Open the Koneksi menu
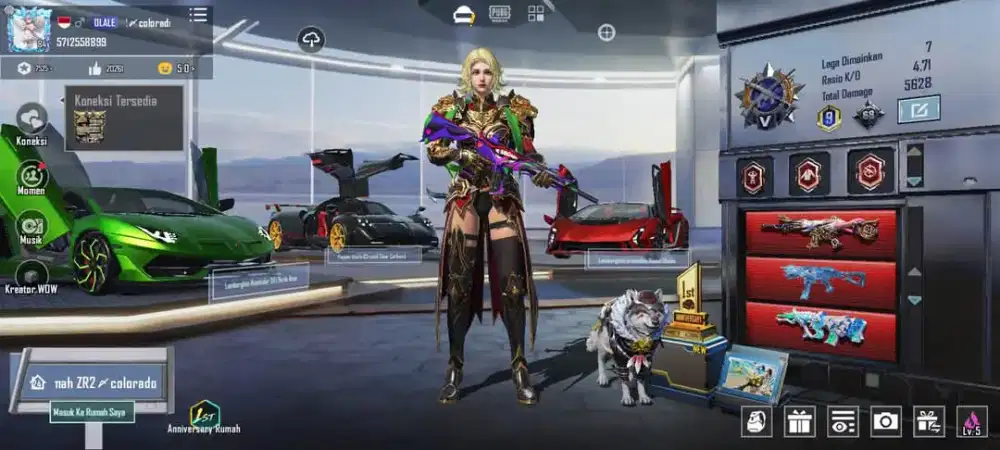 click(x=32, y=121)
